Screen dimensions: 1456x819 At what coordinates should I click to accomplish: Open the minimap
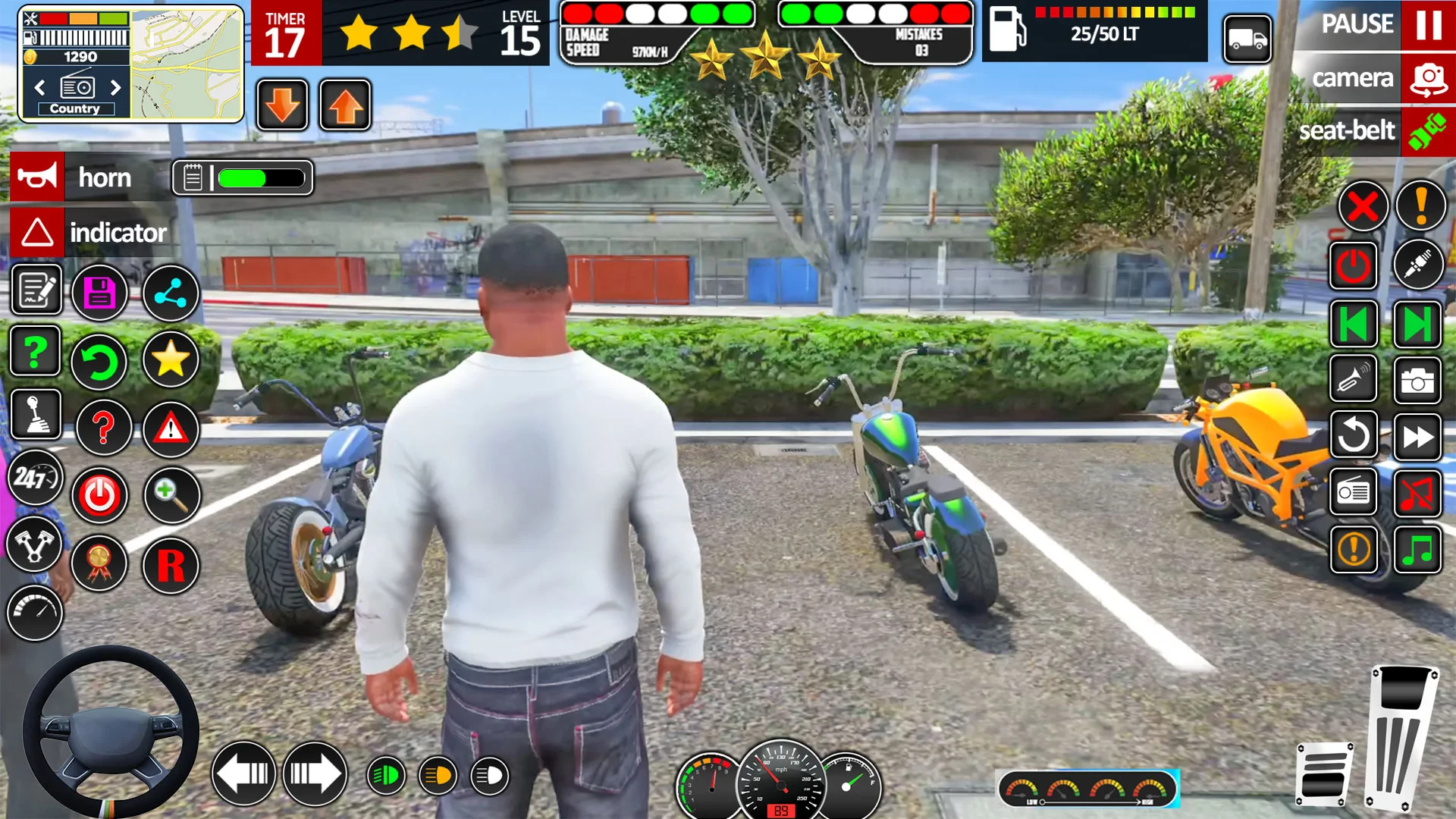click(187, 64)
